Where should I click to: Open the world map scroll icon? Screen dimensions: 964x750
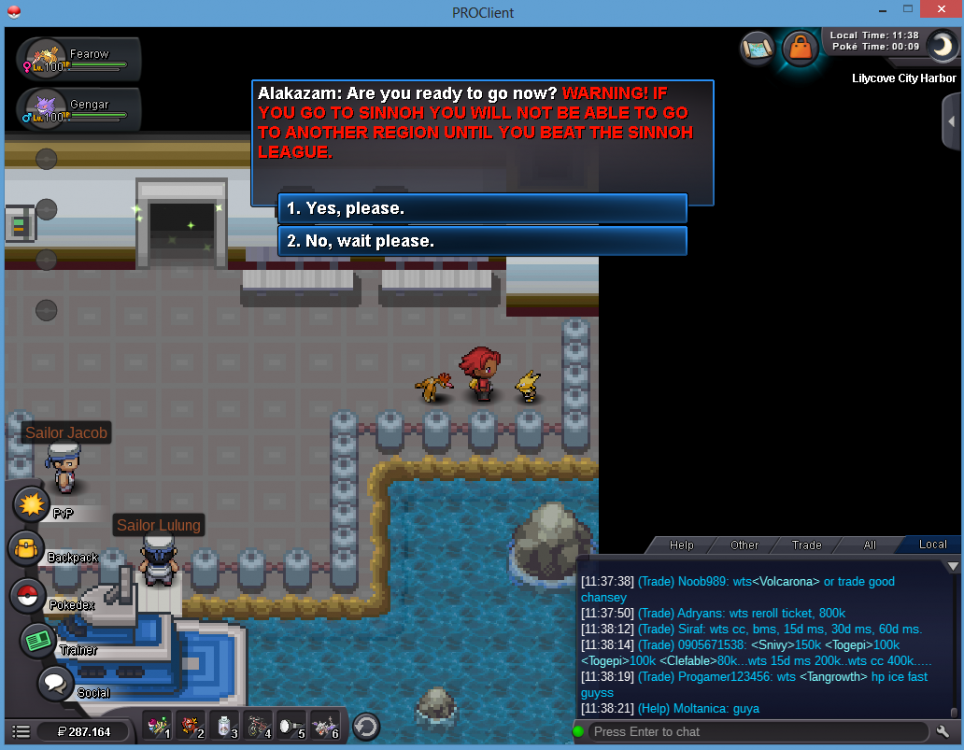(x=758, y=47)
